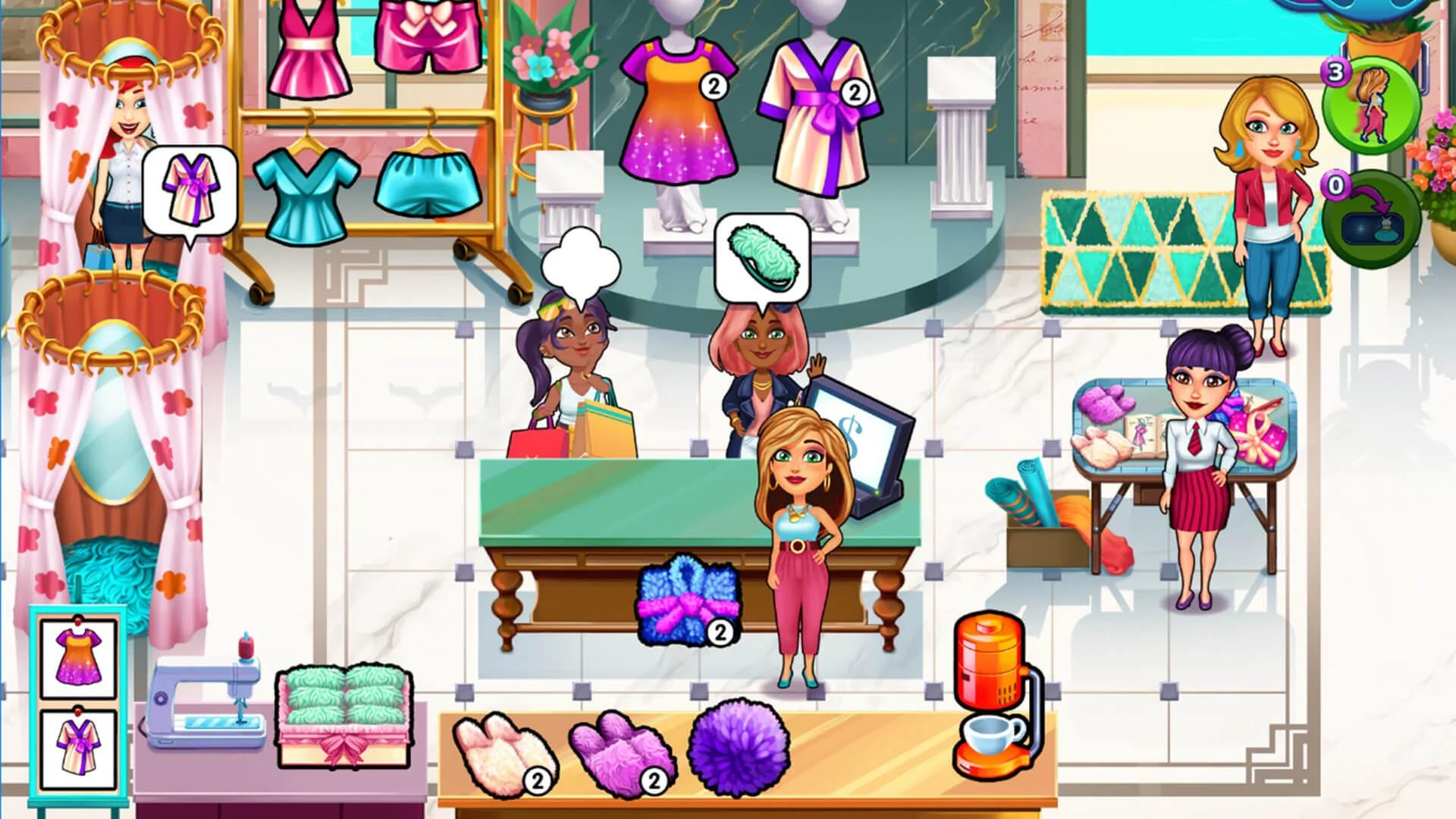Viewport: 1456px width, 819px height.
Task: Pick up the blue robe with pink bow
Action: [x=686, y=599]
